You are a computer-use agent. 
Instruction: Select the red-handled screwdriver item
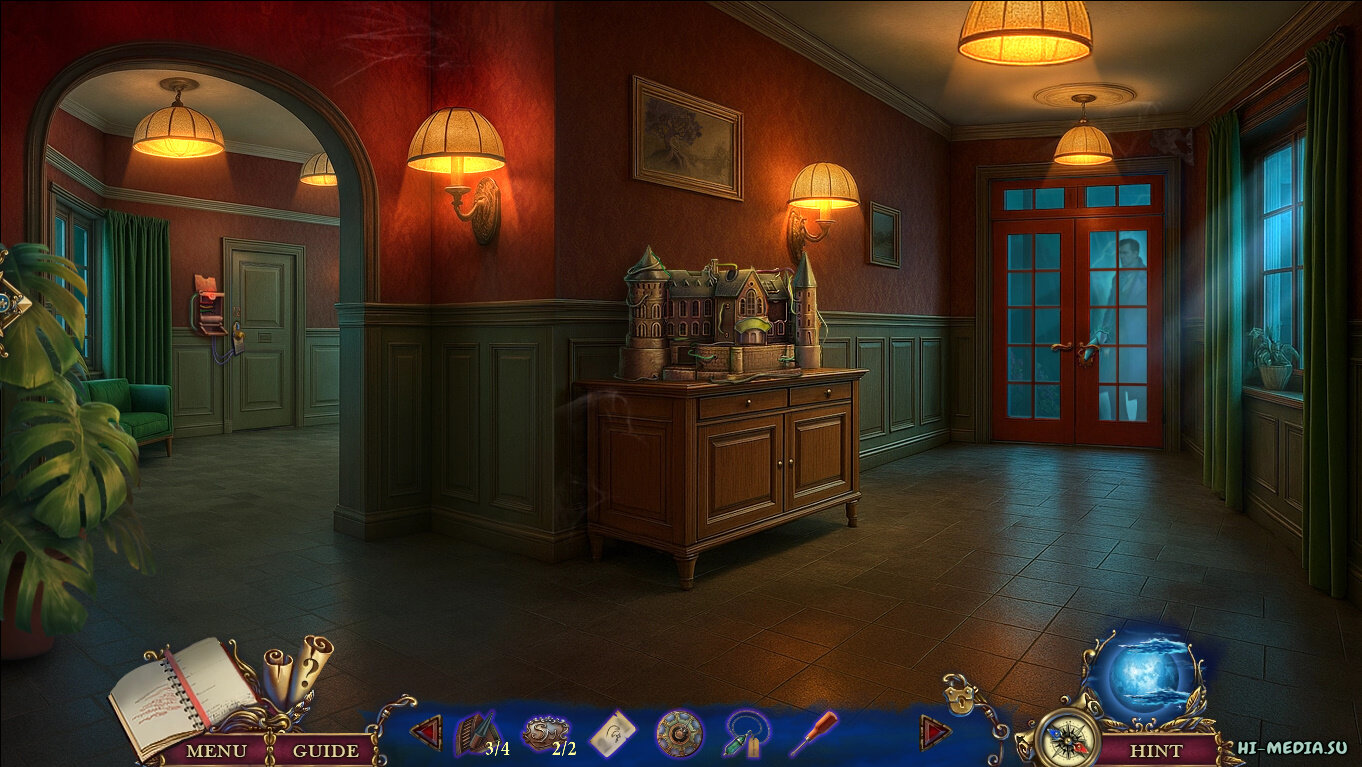click(813, 733)
